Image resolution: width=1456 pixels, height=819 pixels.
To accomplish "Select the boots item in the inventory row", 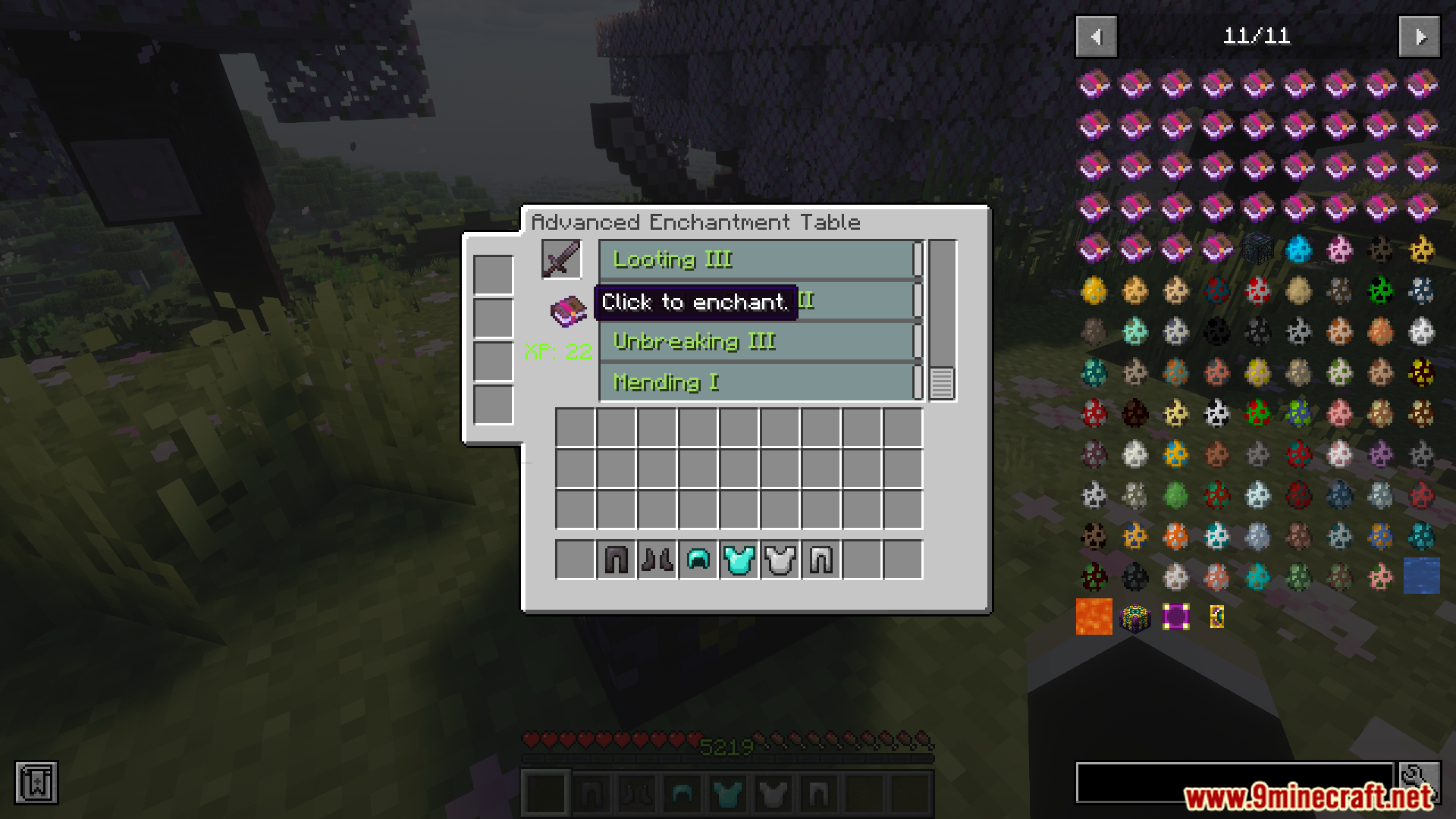I will (657, 560).
